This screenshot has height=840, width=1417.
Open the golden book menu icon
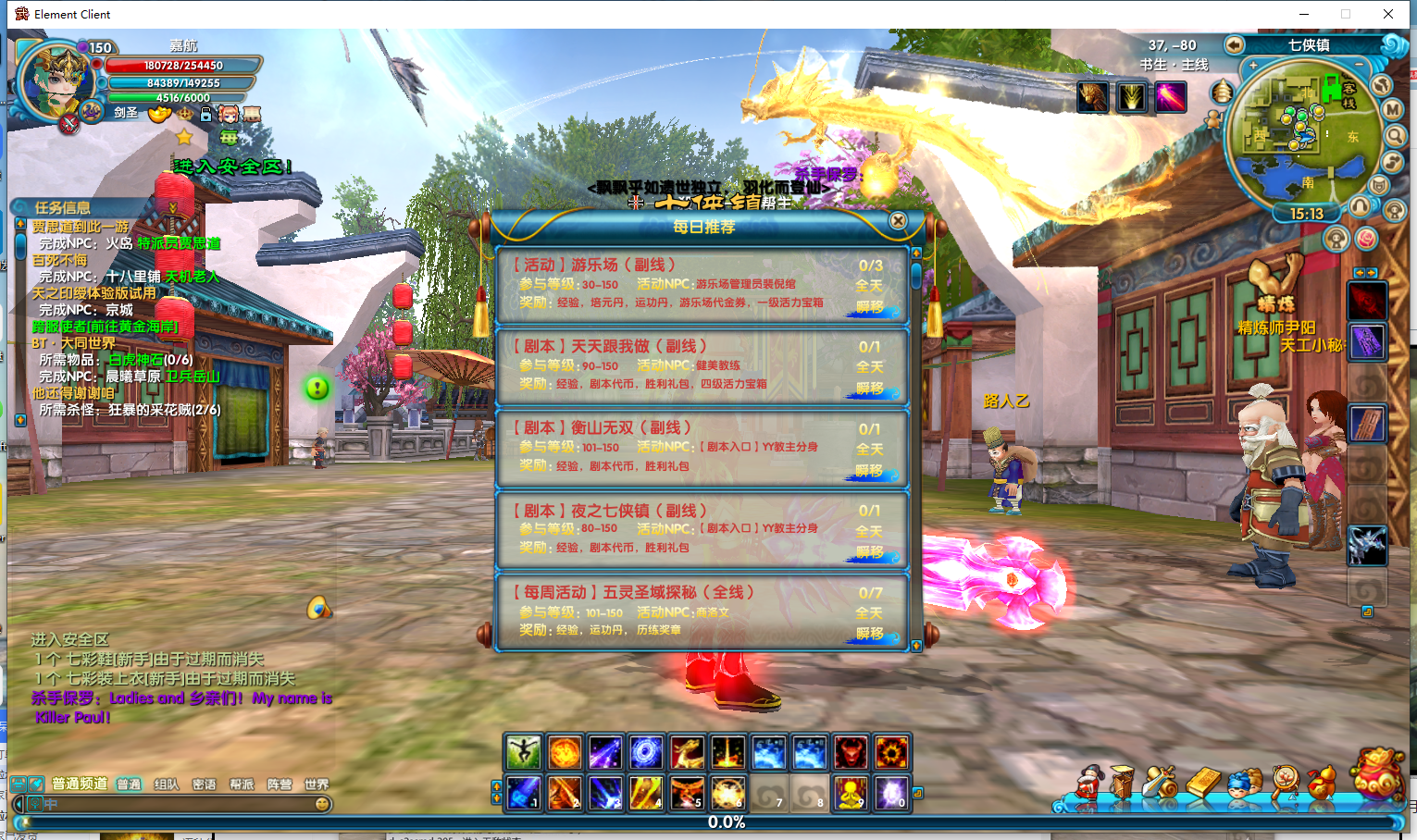(1203, 783)
